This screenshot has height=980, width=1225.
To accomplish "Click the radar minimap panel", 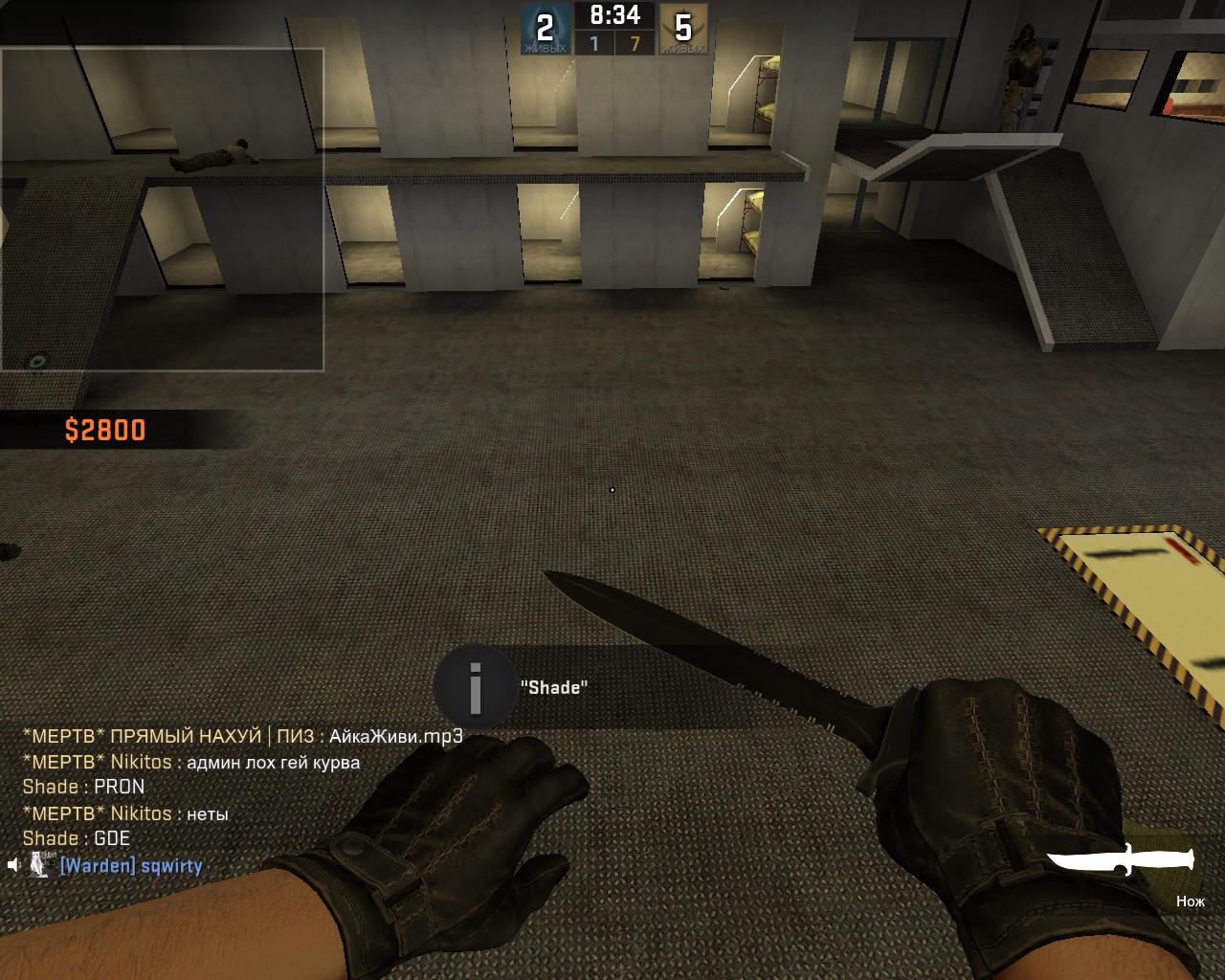I will pyautogui.click(x=162, y=209).
